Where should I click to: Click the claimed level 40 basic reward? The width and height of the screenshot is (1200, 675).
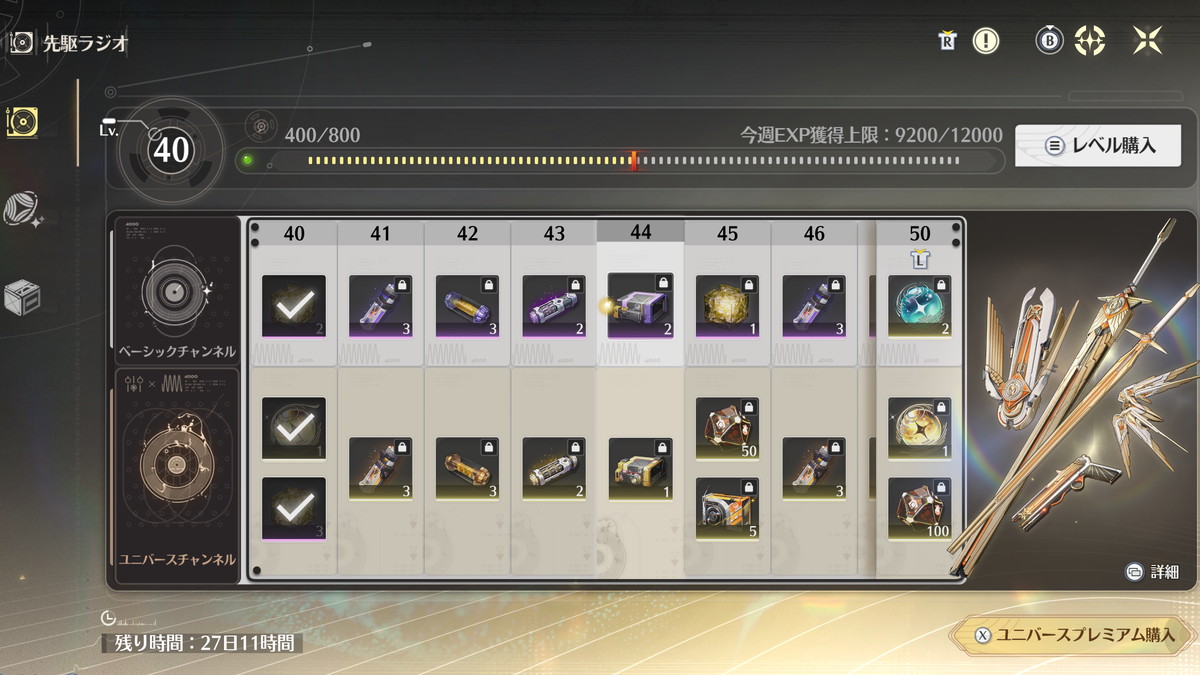pos(294,305)
